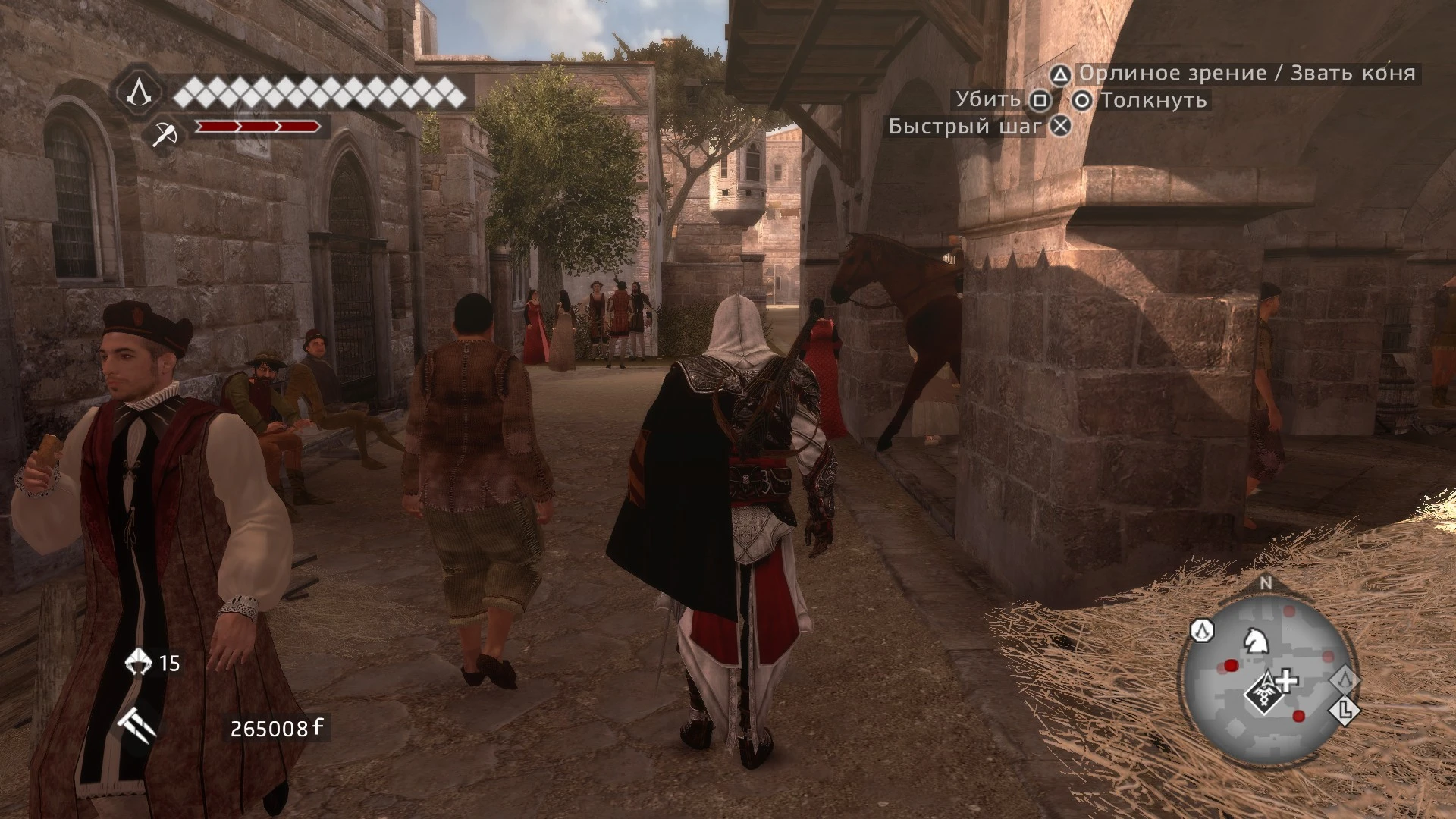Click the Borgia diamond marker at minimap center

1265,693
